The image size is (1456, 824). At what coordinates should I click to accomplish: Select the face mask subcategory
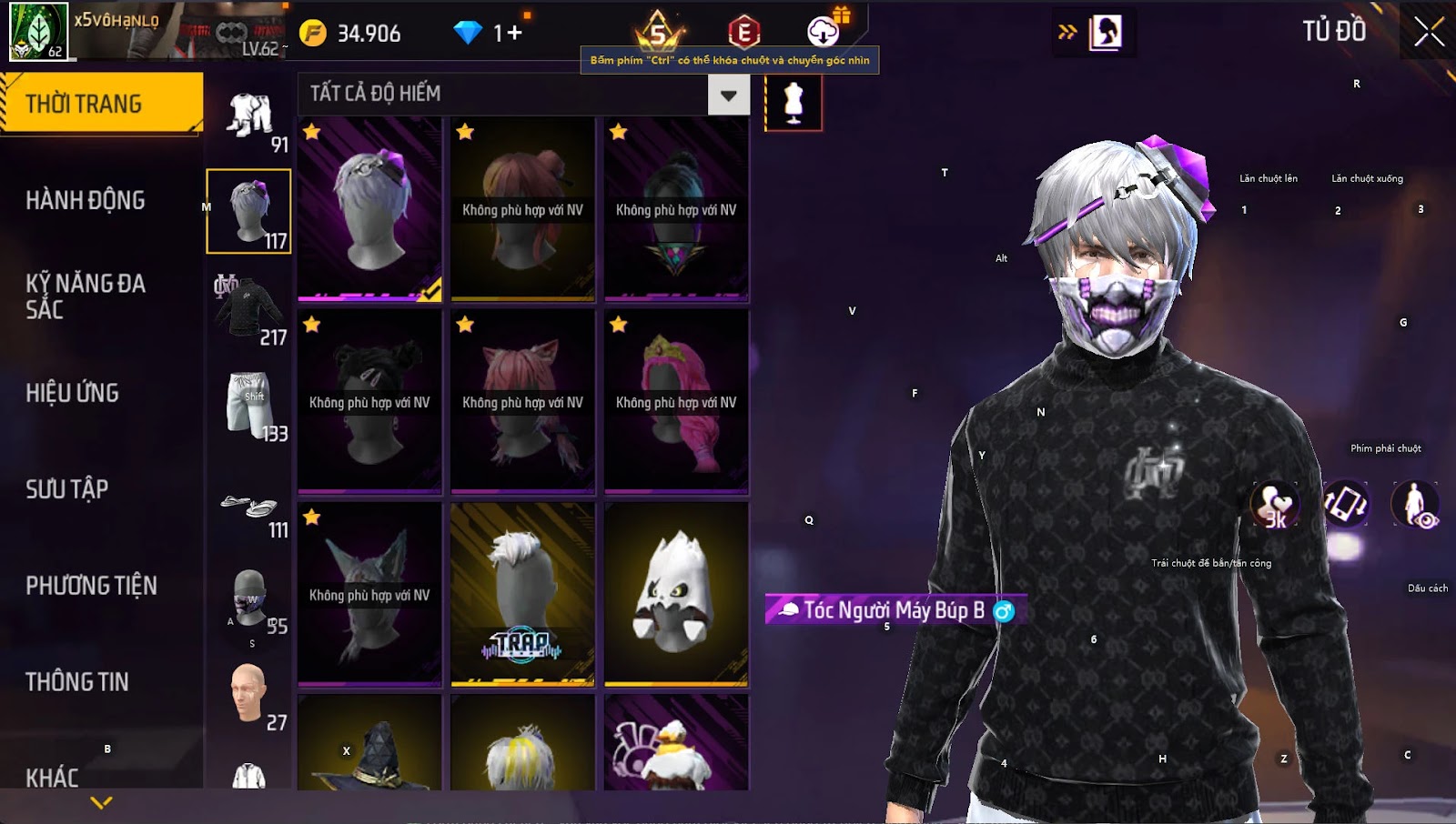249,598
